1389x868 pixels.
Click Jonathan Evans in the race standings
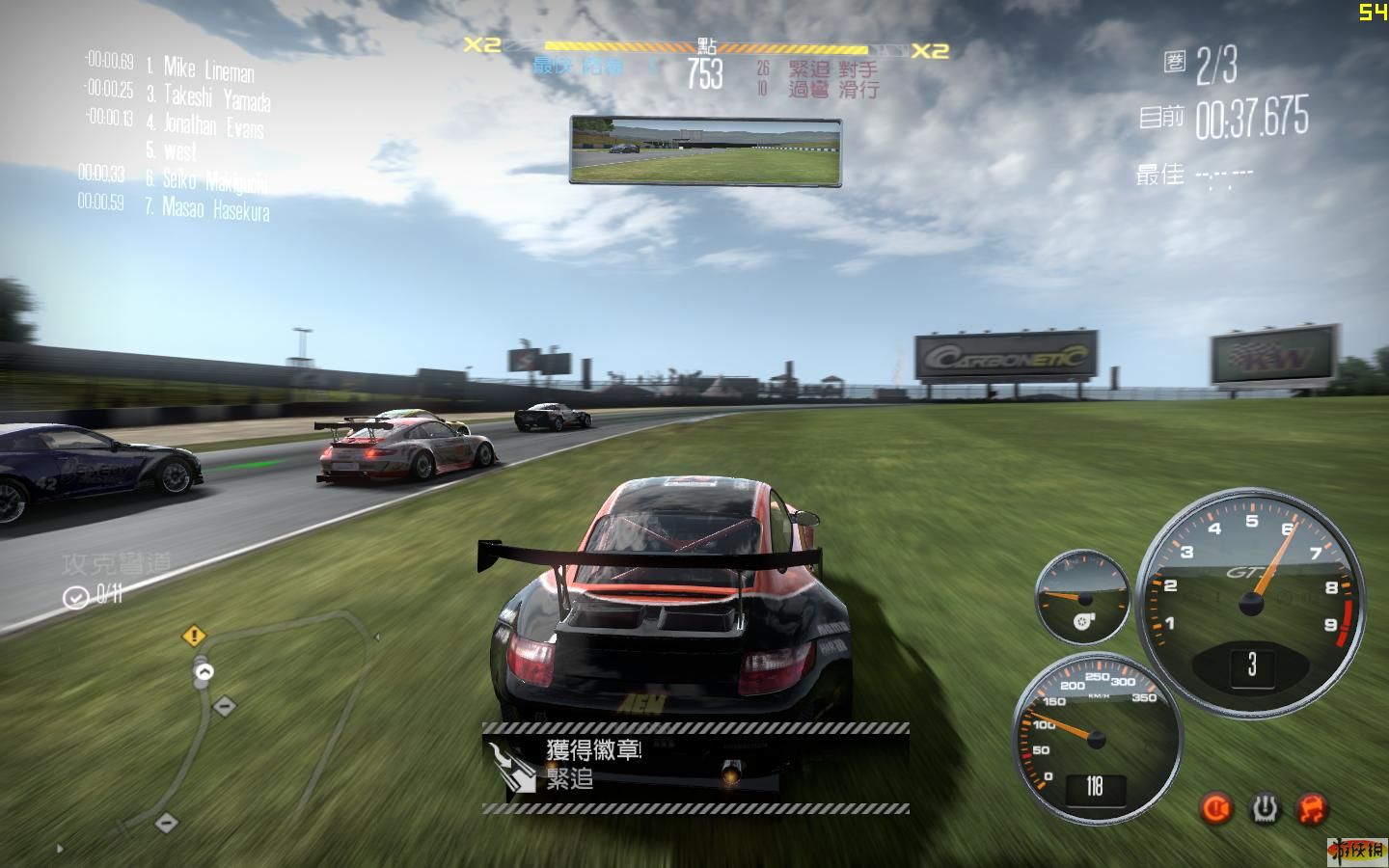click(213, 125)
